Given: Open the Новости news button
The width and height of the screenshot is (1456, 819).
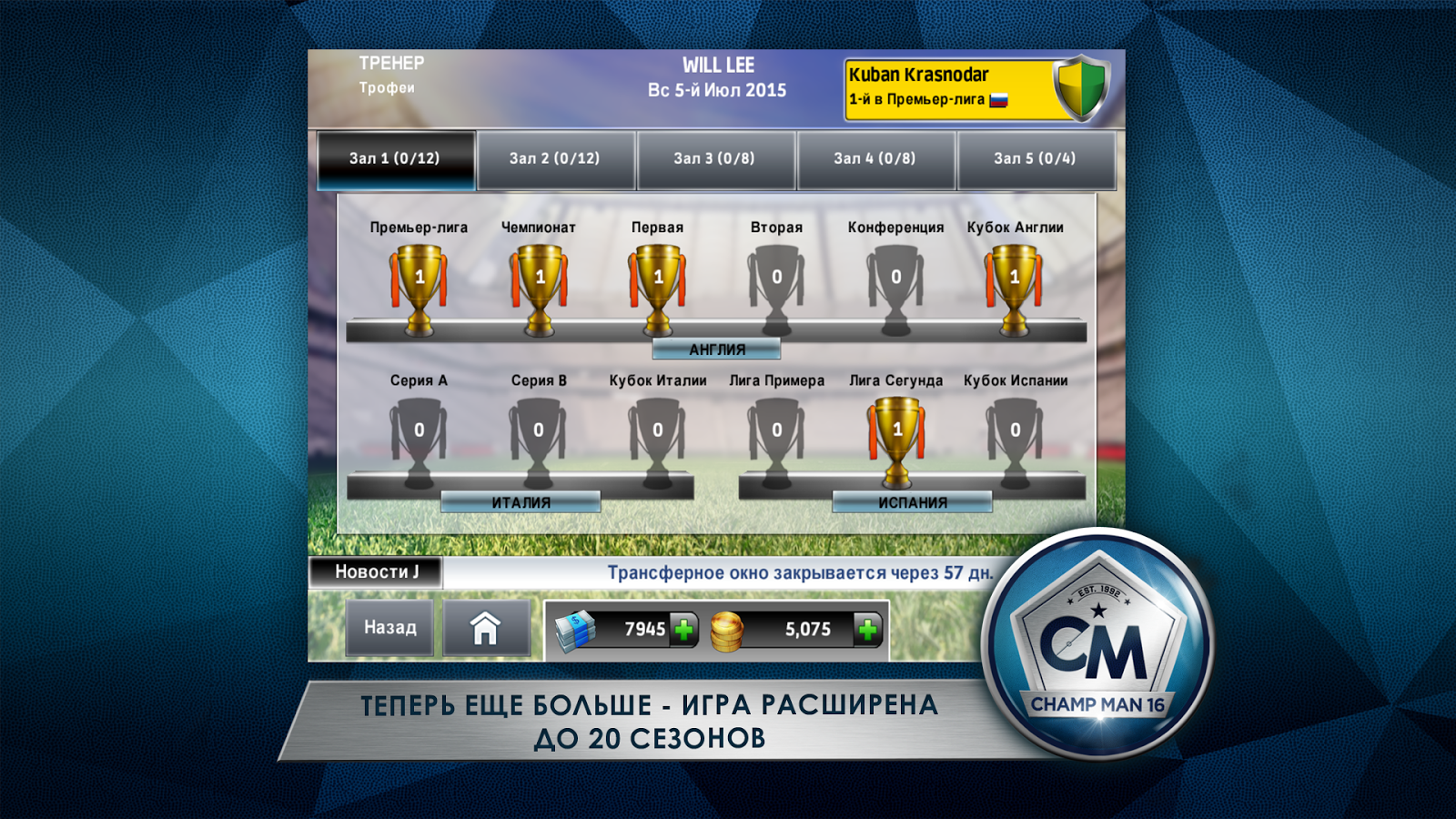Looking at the screenshot, I should click(x=376, y=572).
